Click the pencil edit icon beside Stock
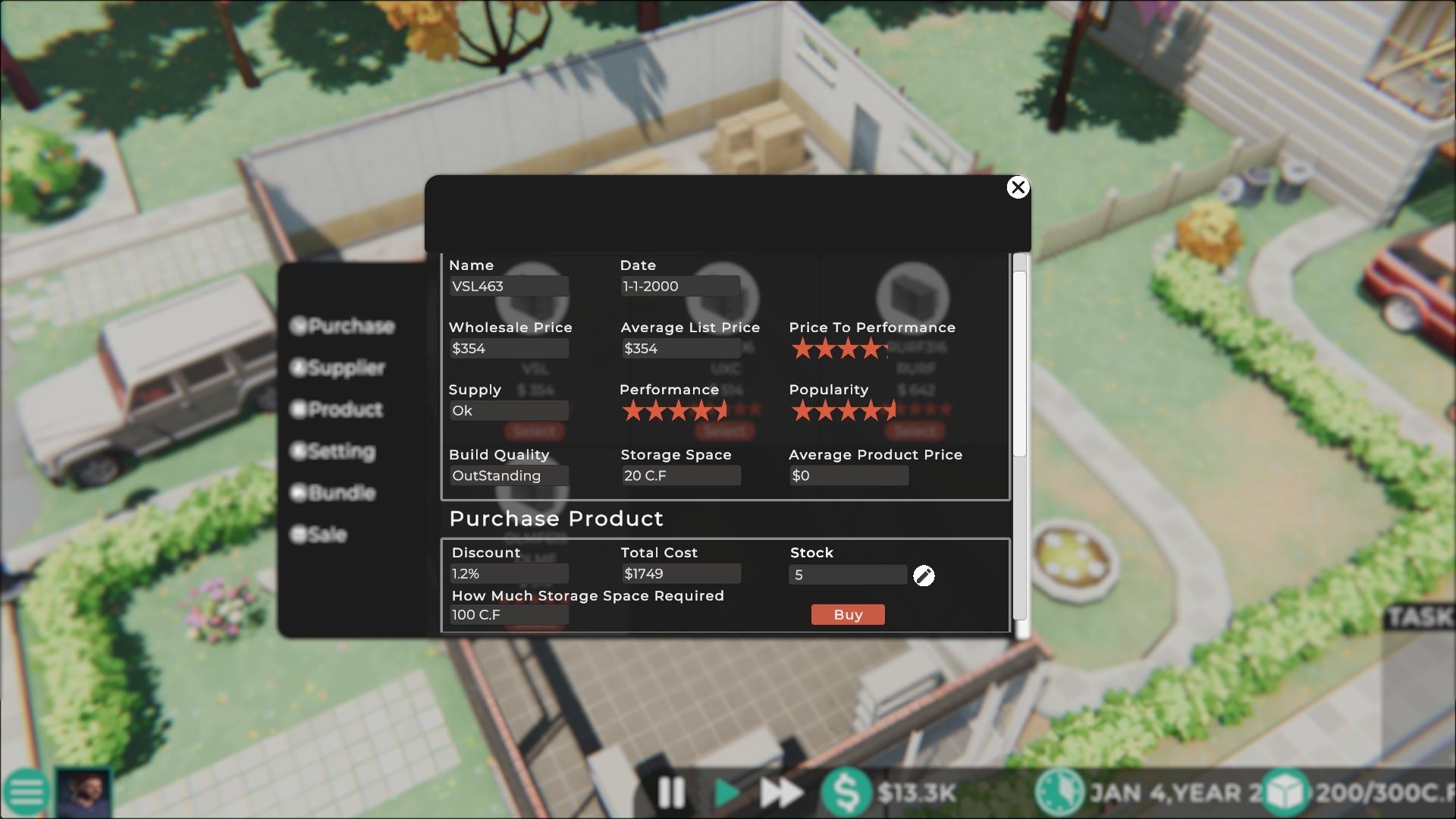Screen dimensions: 1456x819 coord(924,576)
